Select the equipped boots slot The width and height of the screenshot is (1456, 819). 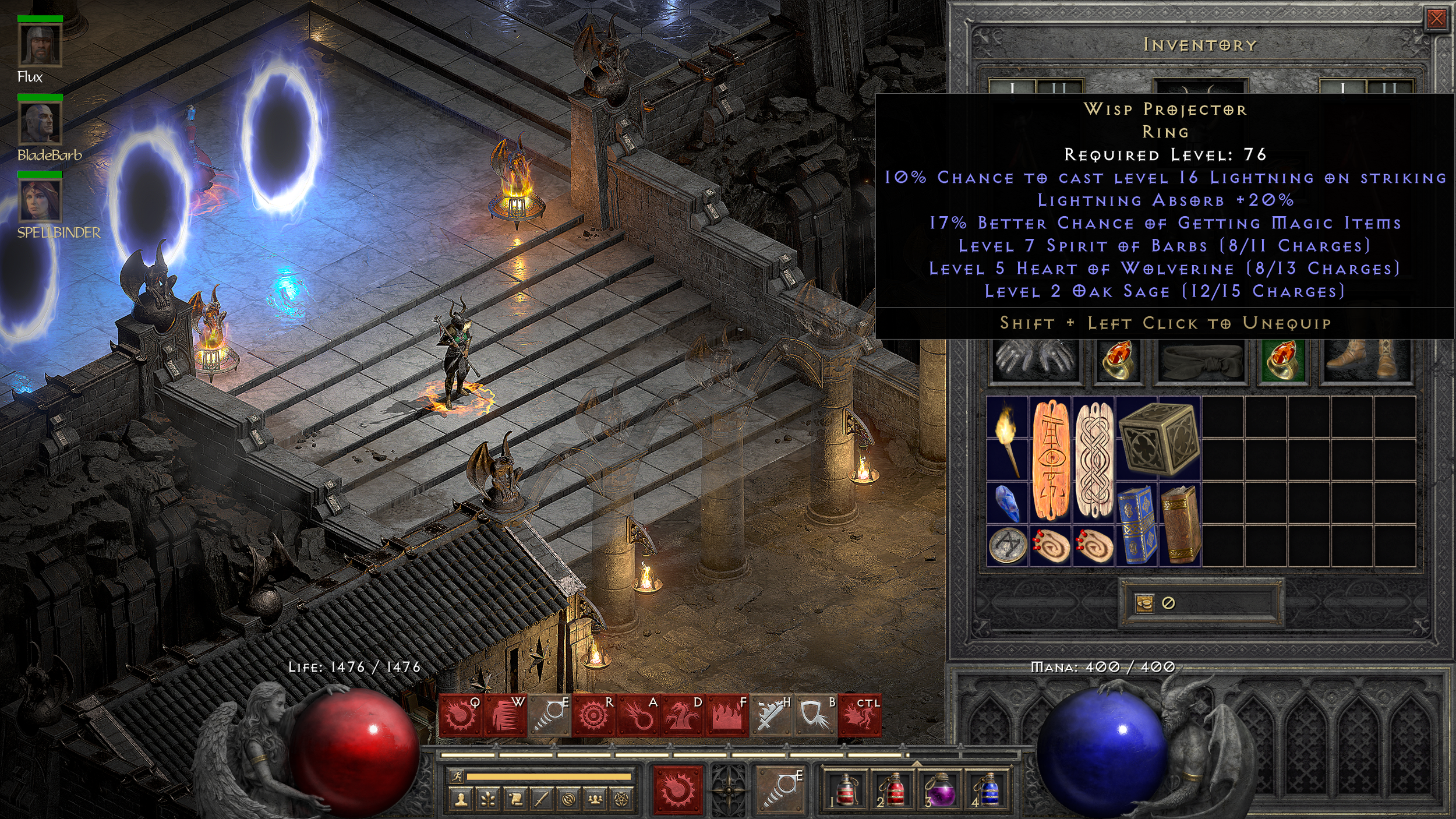pos(1365,361)
